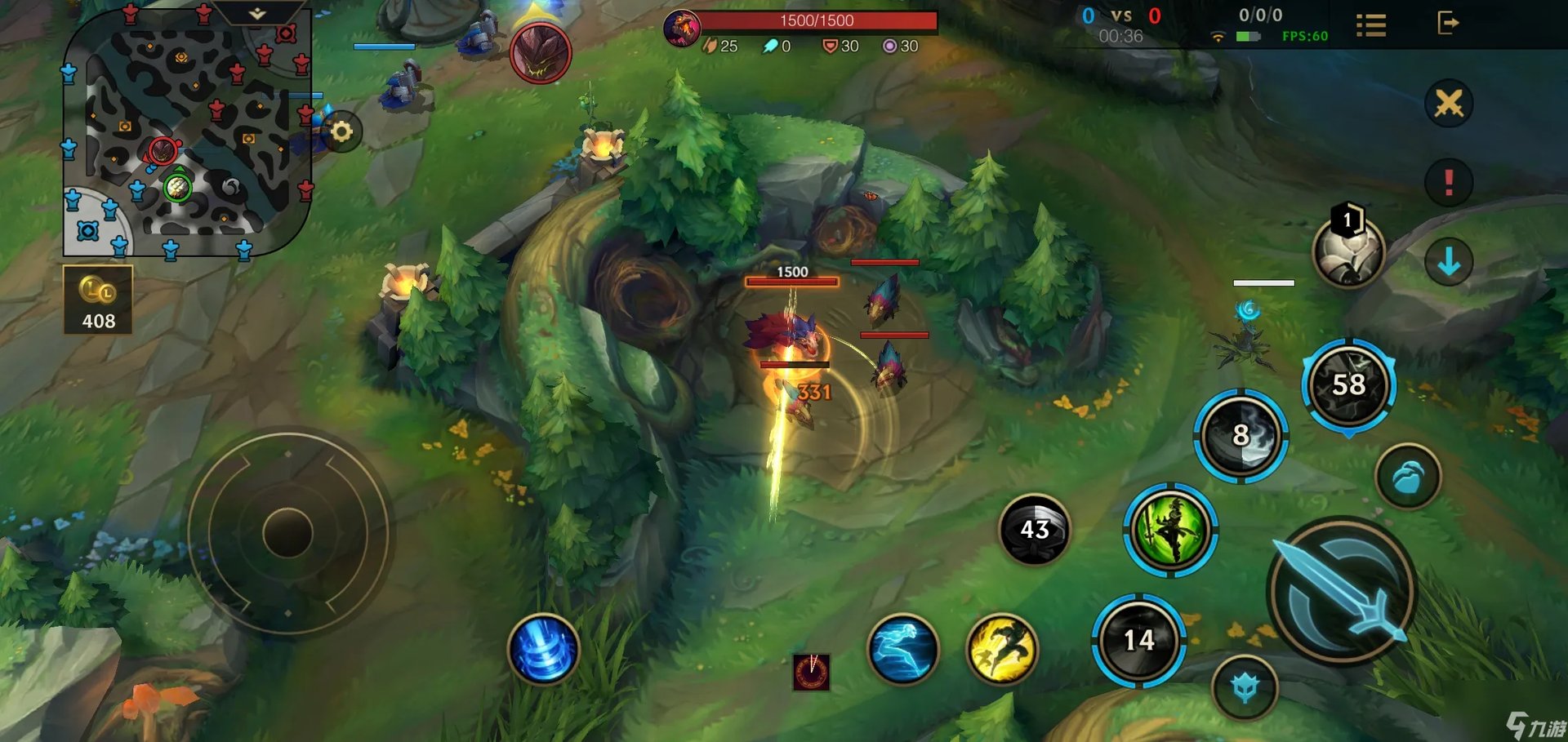
Task: Activate the ability showing 58 cooldown
Action: pyautogui.click(x=1348, y=385)
